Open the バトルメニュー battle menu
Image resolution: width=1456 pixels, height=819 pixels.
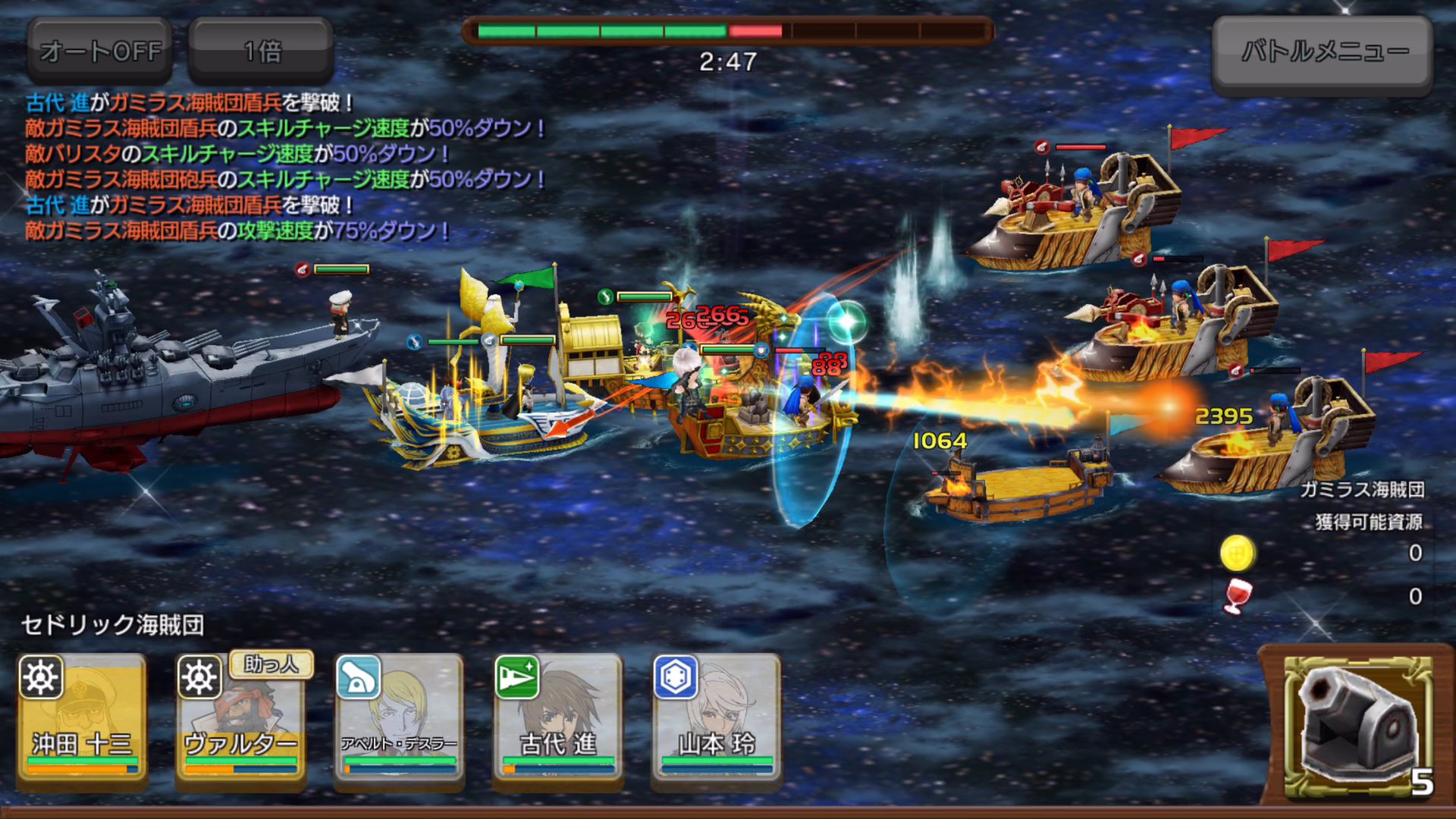(x=1323, y=53)
